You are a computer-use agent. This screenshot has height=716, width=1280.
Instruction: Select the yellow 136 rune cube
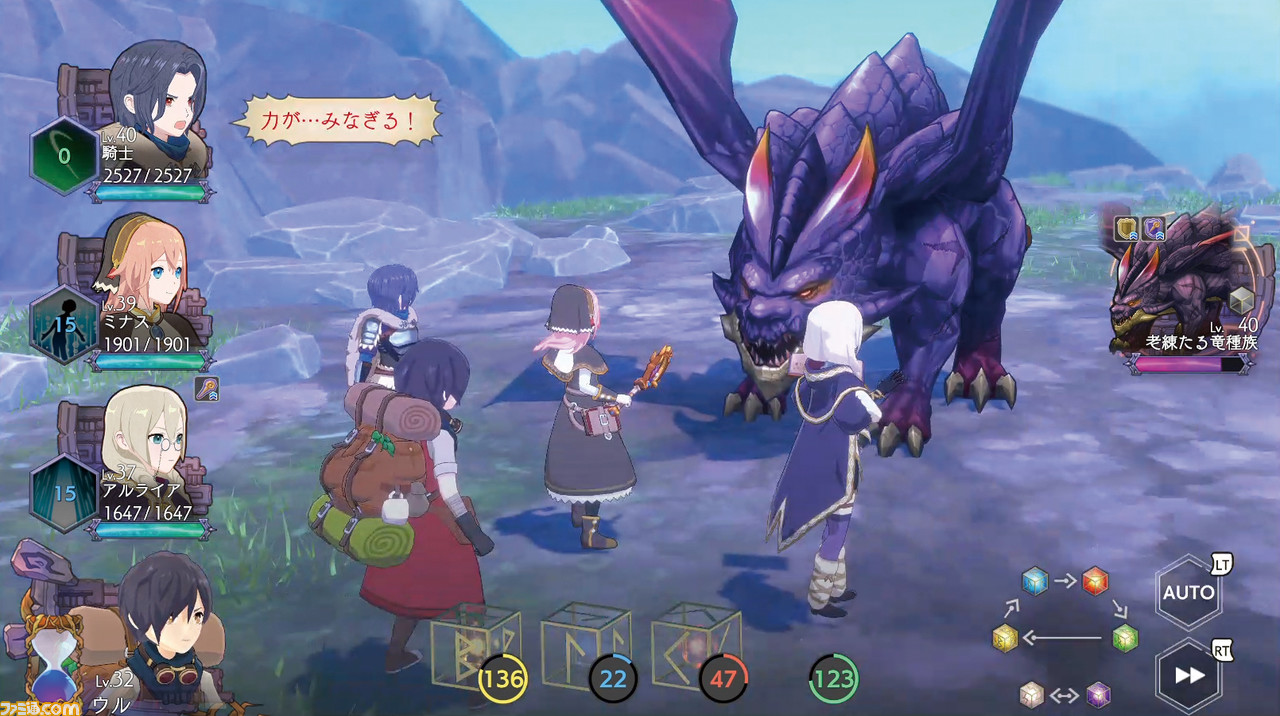(x=475, y=650)
